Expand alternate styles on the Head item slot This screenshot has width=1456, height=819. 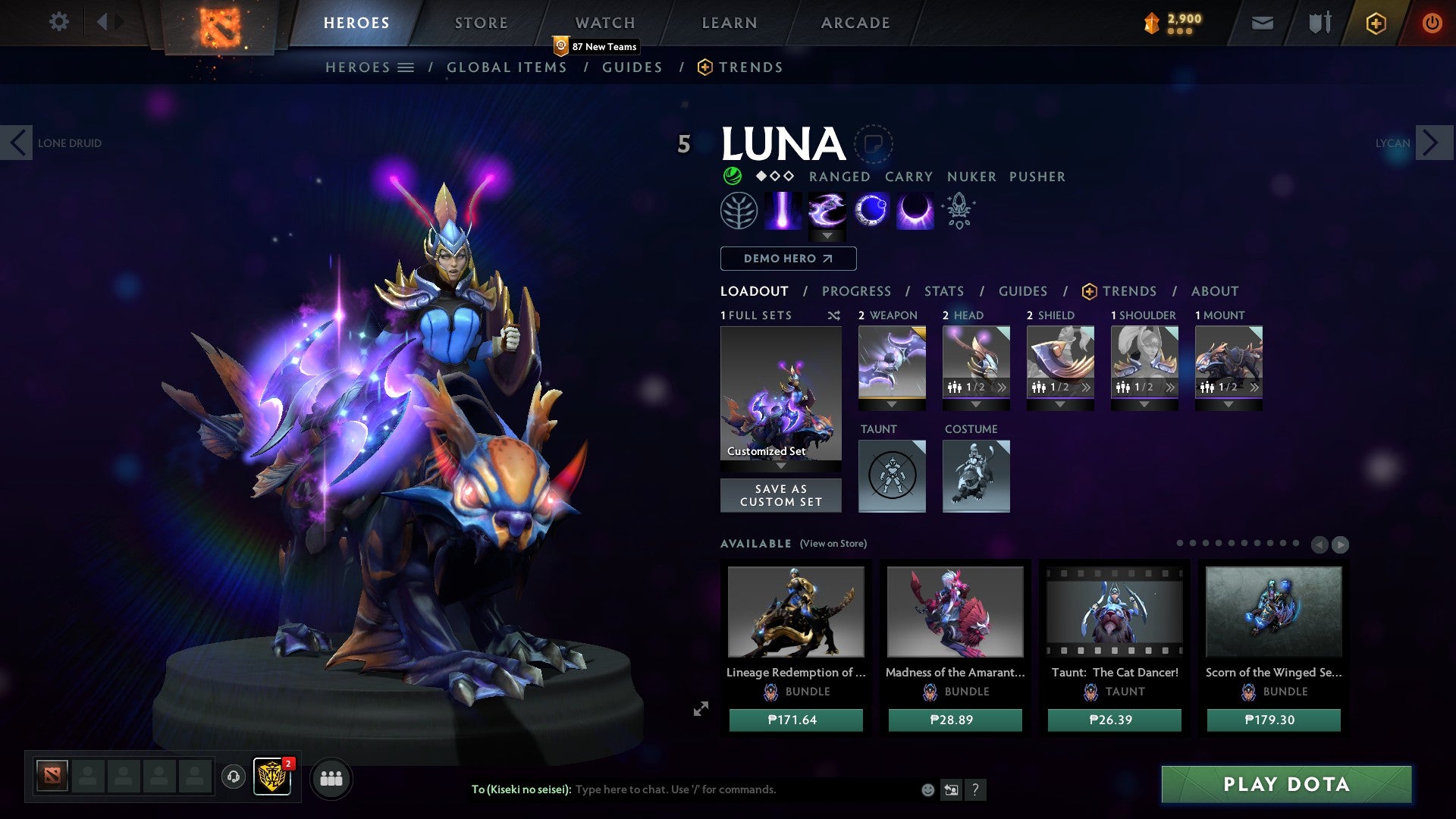[x=1003, y=387]
